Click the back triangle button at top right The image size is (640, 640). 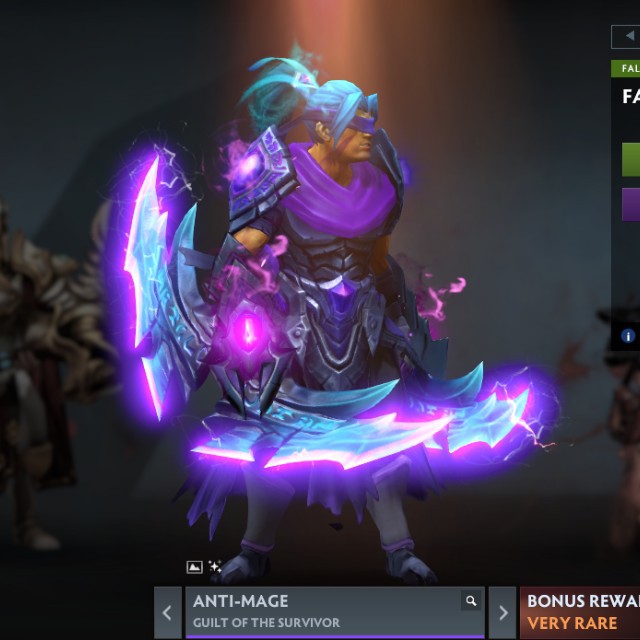click(x=628, y=36)
